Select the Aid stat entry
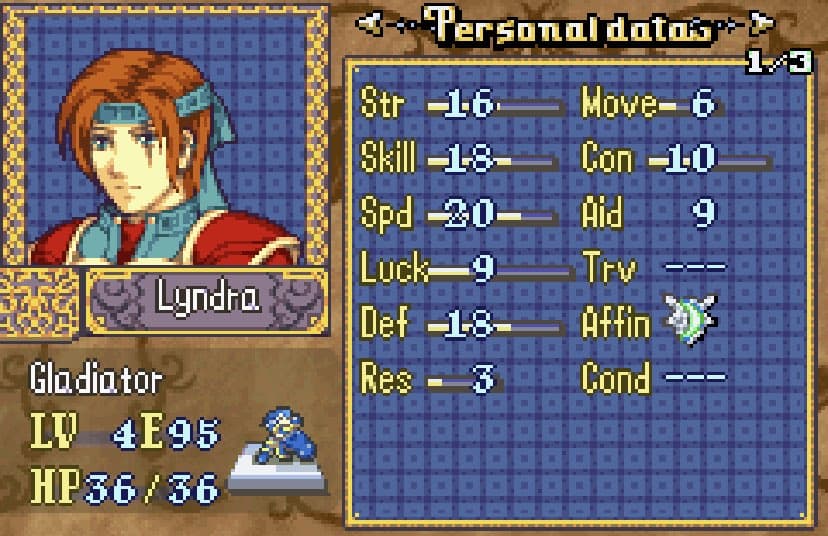The width and height of the screenshot is (828, 536). [648, 214]
